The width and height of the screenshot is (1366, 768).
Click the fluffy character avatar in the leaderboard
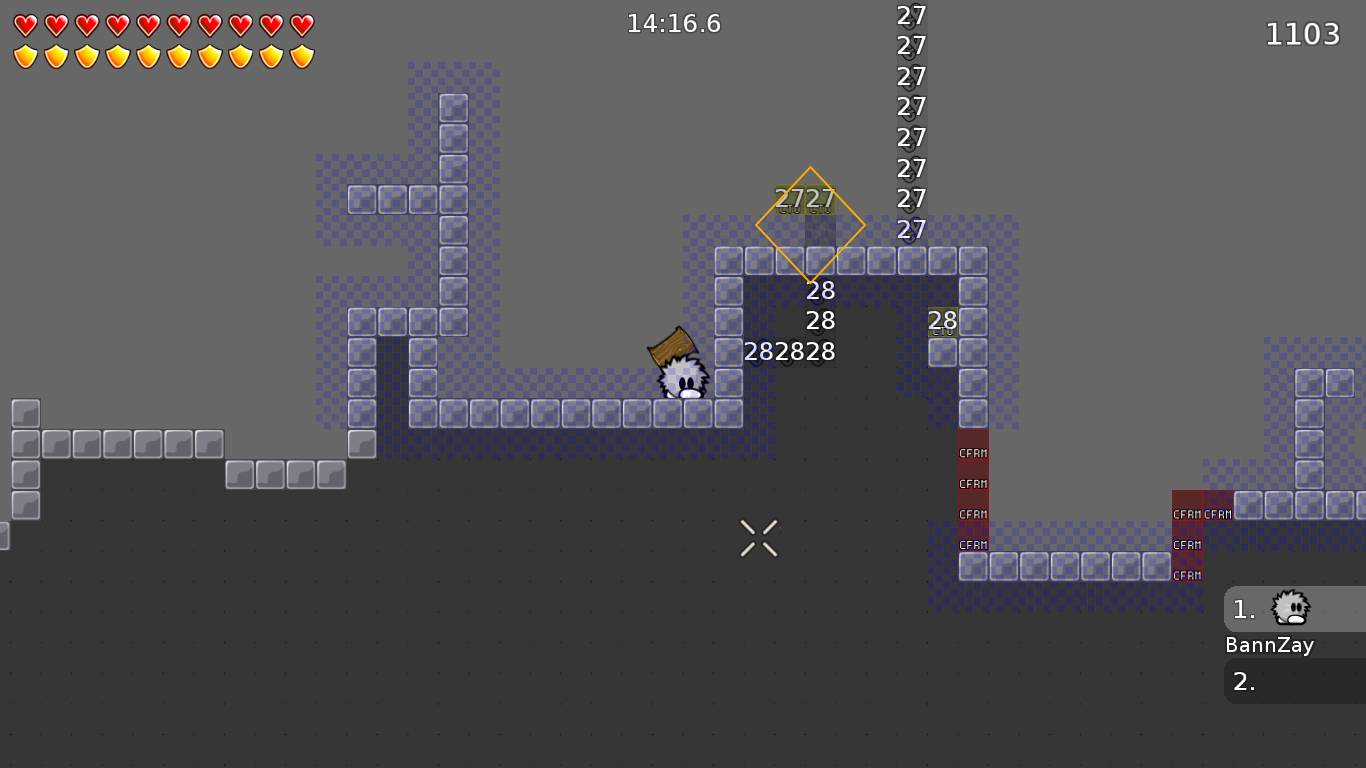point(1291,608)
